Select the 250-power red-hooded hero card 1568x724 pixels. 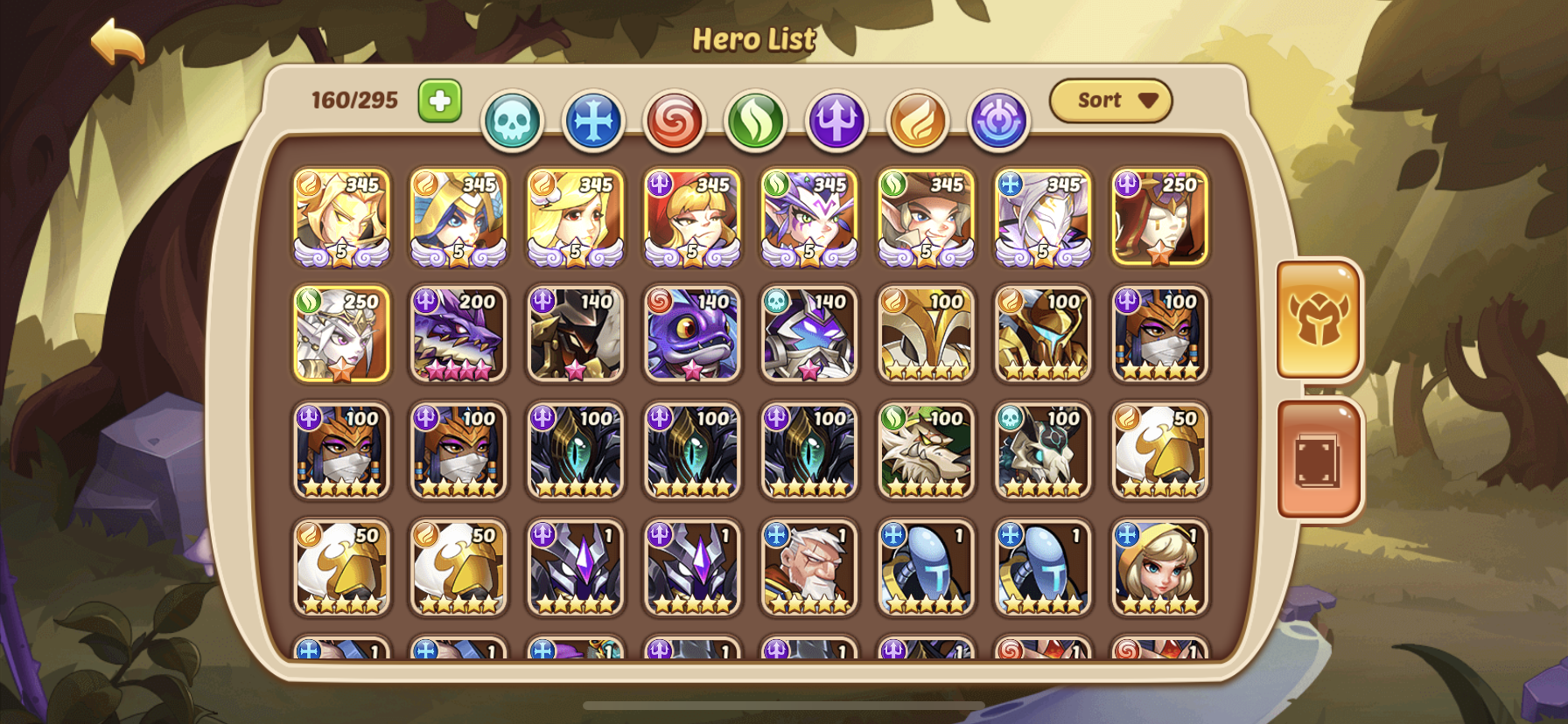1159,217
